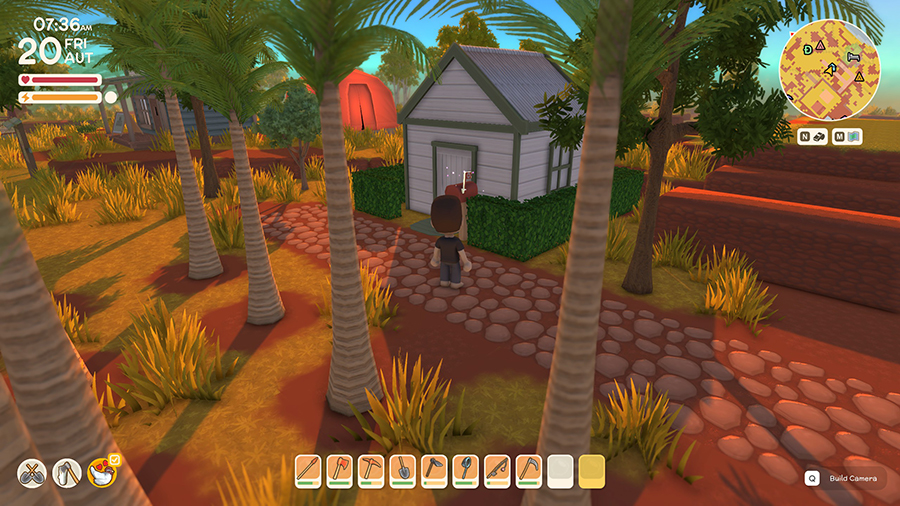Viewport: 900px width, 506px height.
Task: Equip the bug net from the hotbar
Action: tap(464, 469)
